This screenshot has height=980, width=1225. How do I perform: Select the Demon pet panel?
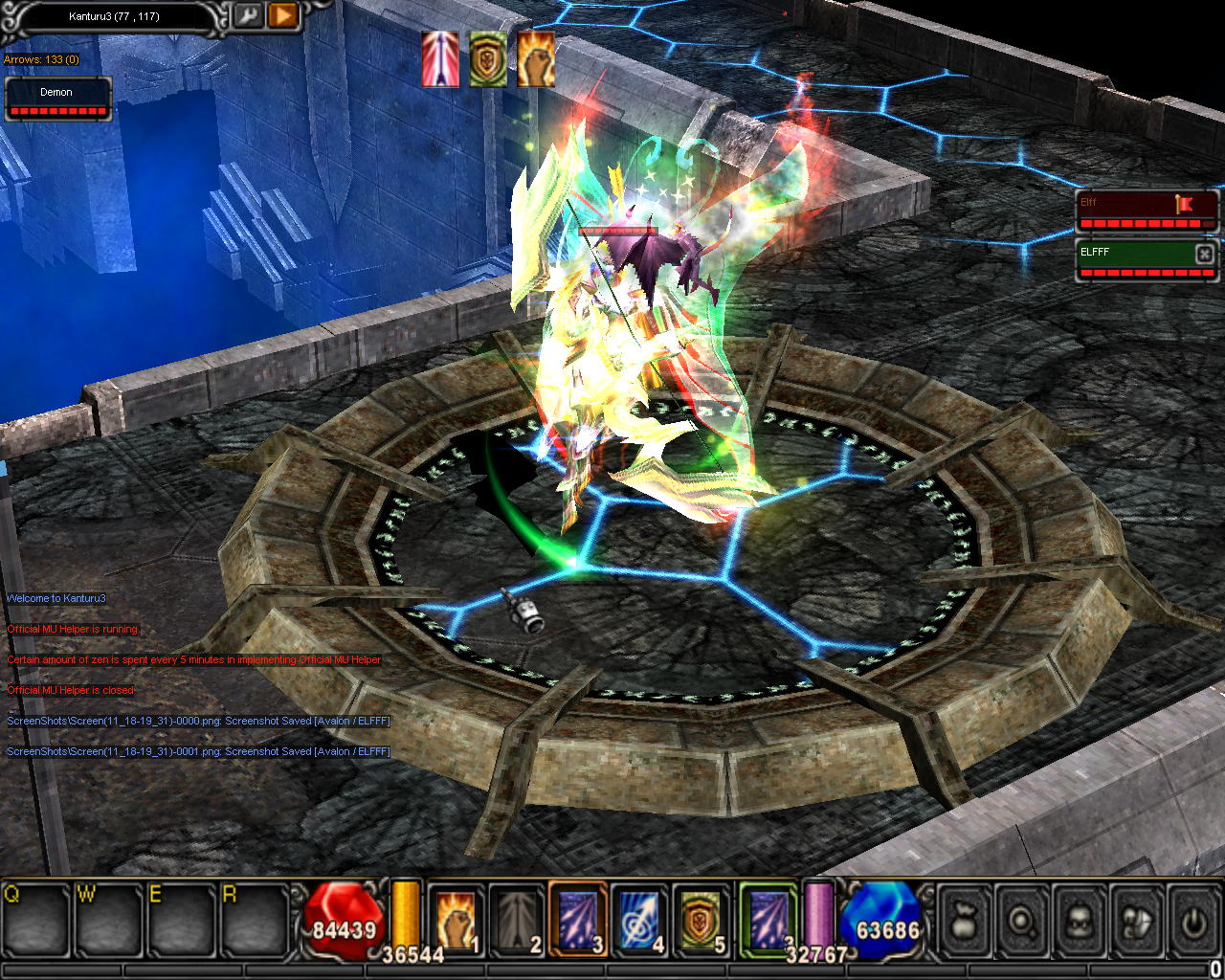tap(57, 99)
